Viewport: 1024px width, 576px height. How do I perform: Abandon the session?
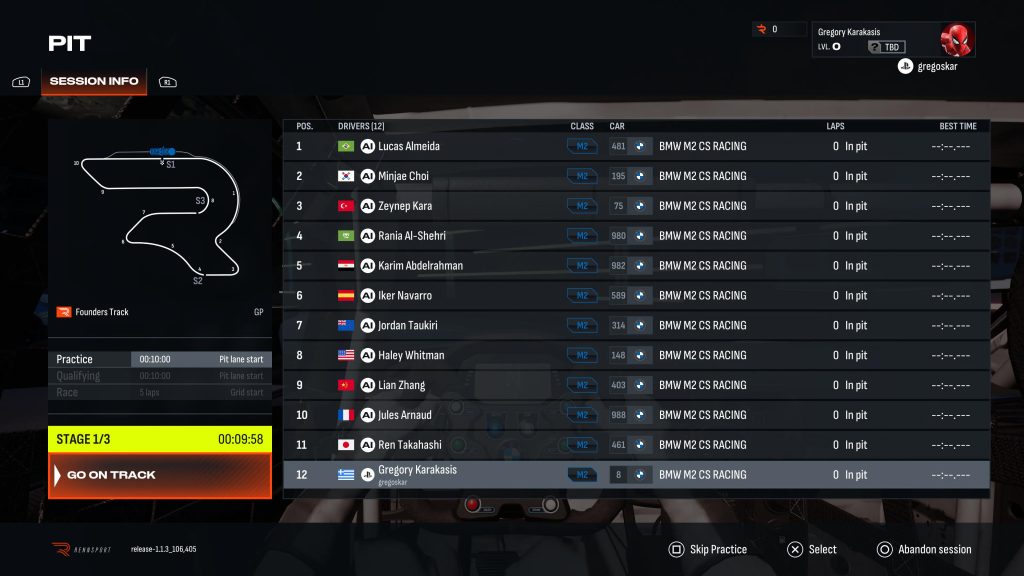(x=924, y=549)
